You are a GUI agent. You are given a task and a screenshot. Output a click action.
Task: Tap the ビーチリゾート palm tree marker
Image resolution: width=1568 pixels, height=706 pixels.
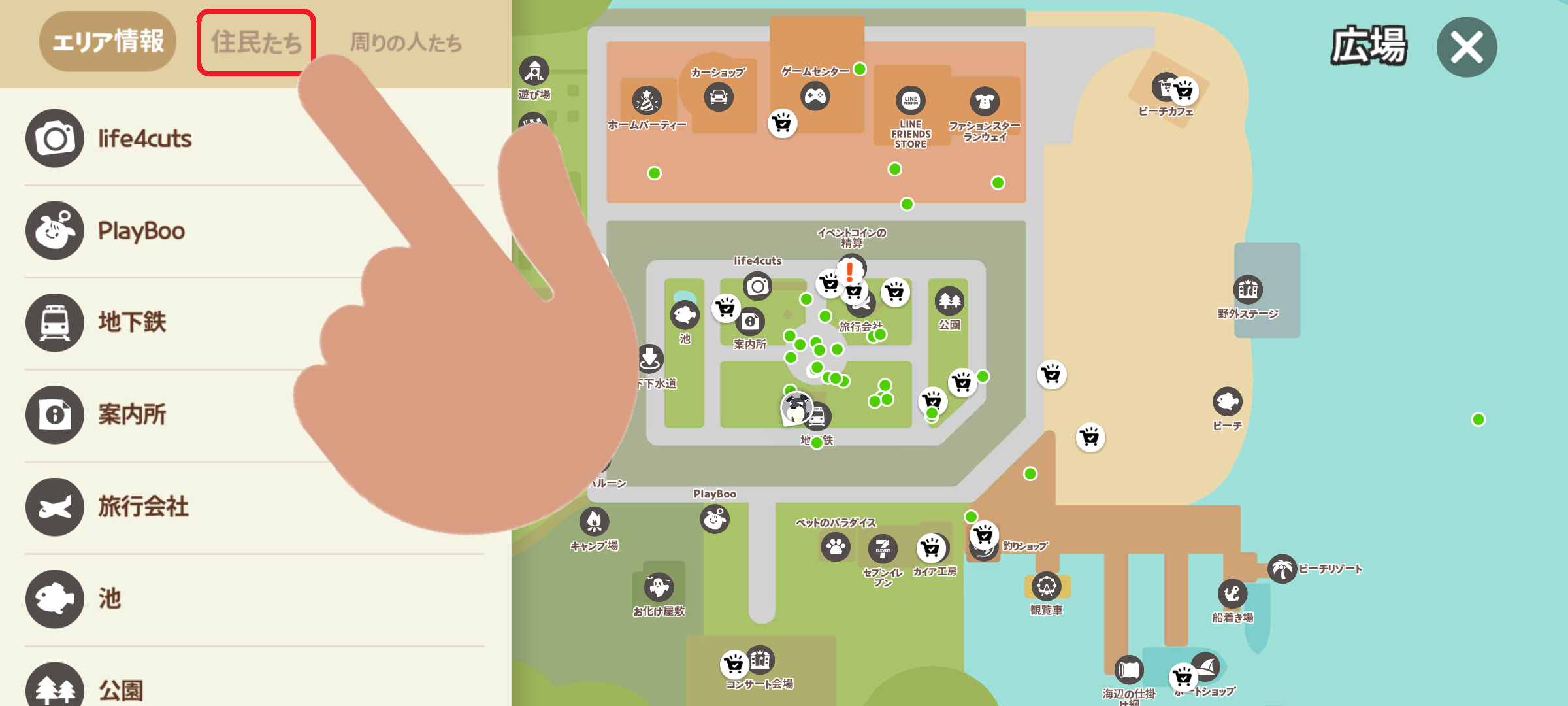[1282, 569]
